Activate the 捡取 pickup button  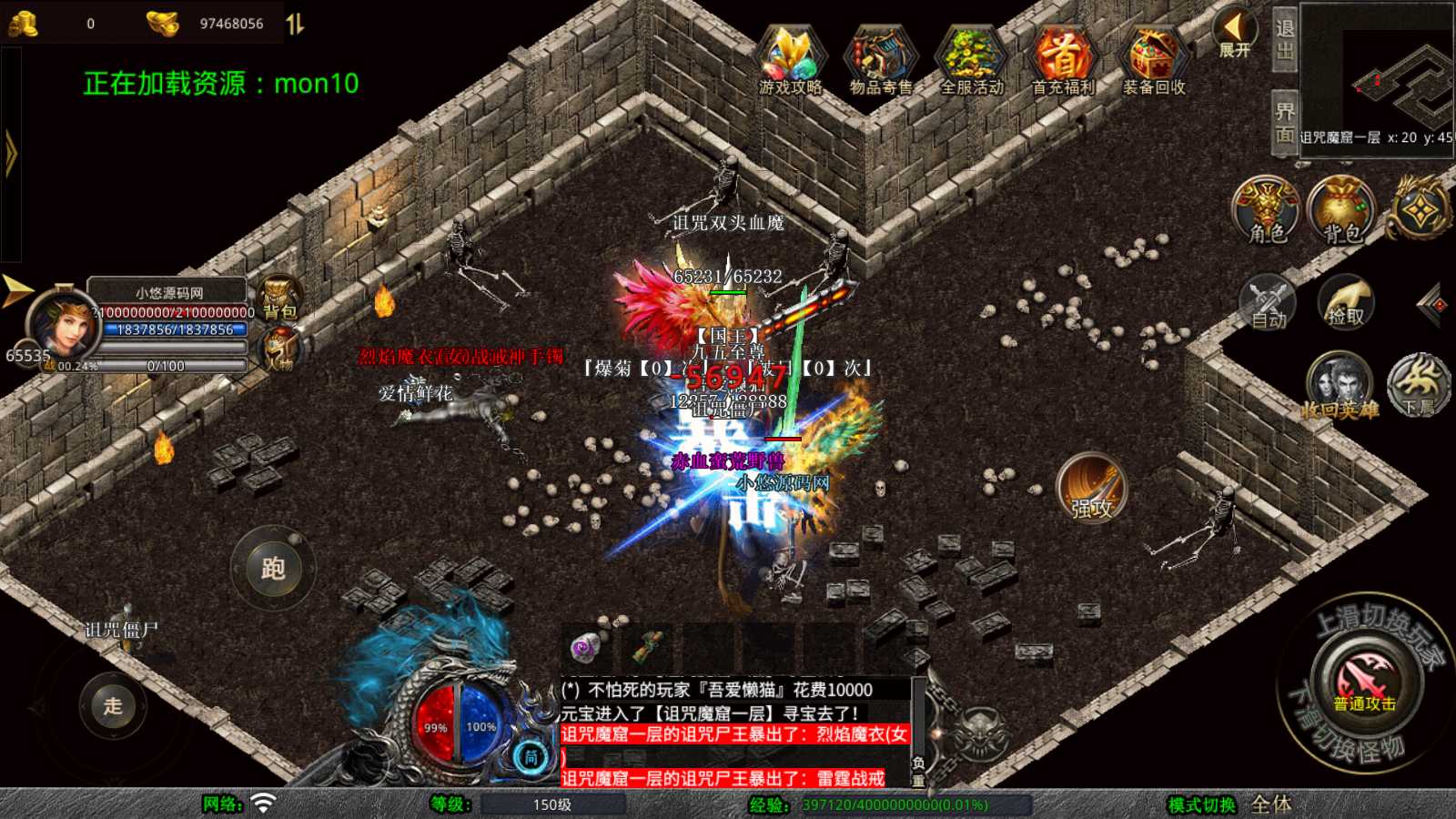click(1346, 302)
